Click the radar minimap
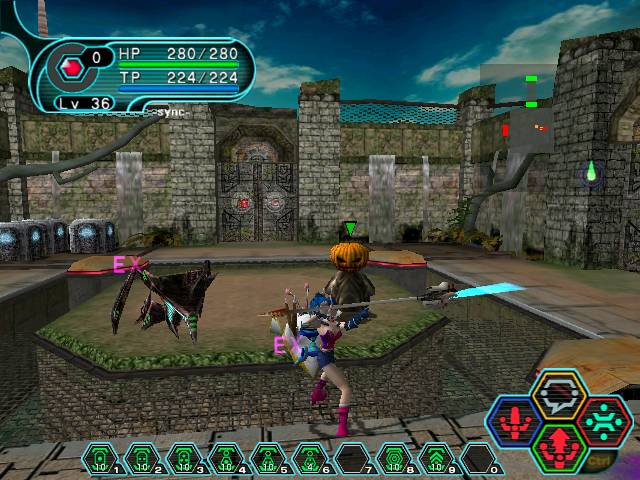The height and width of the screenshot is (480, 640). 518,109
